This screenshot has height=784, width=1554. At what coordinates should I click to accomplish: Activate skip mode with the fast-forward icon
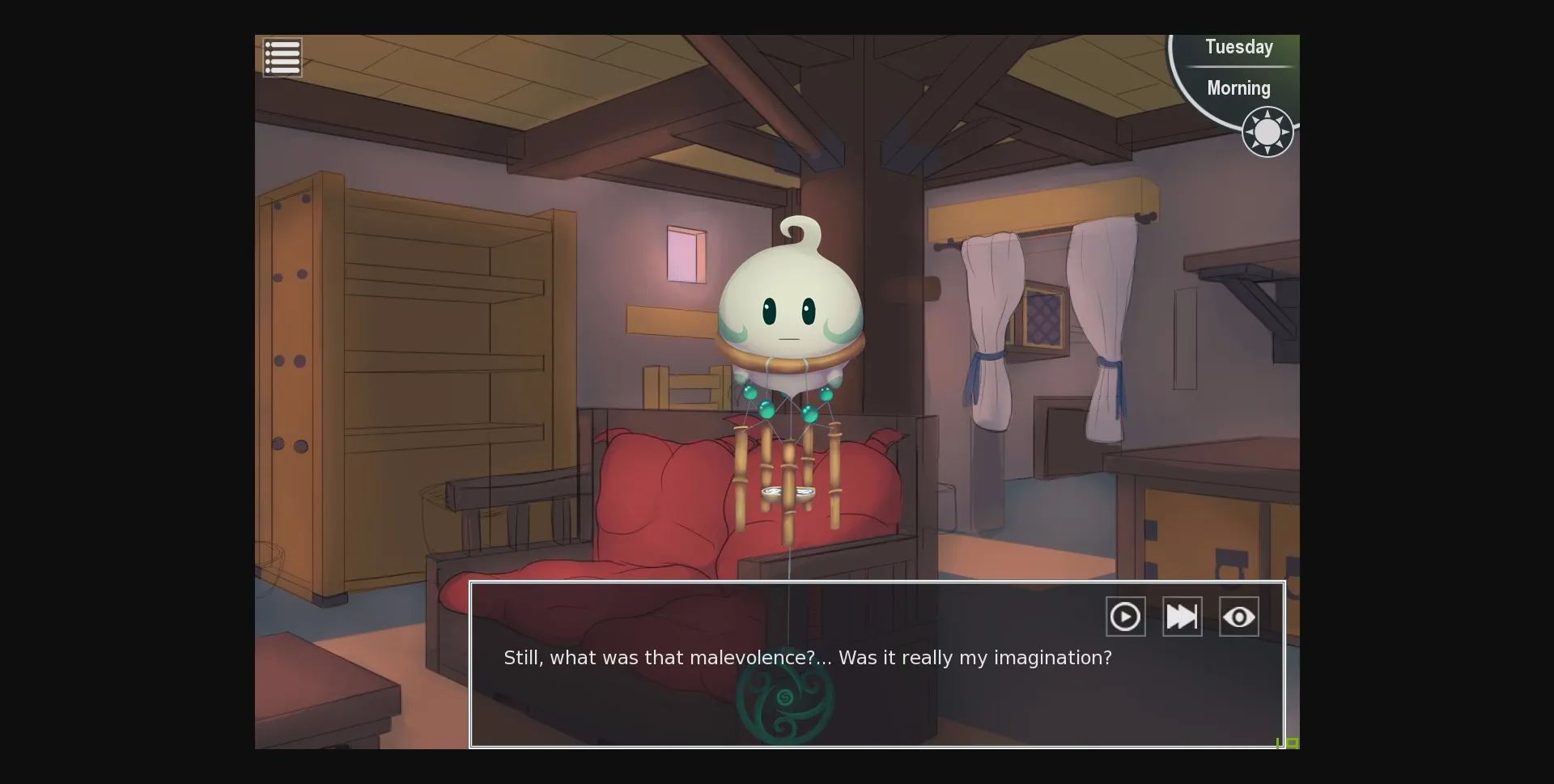click(x=1182, y=616)
